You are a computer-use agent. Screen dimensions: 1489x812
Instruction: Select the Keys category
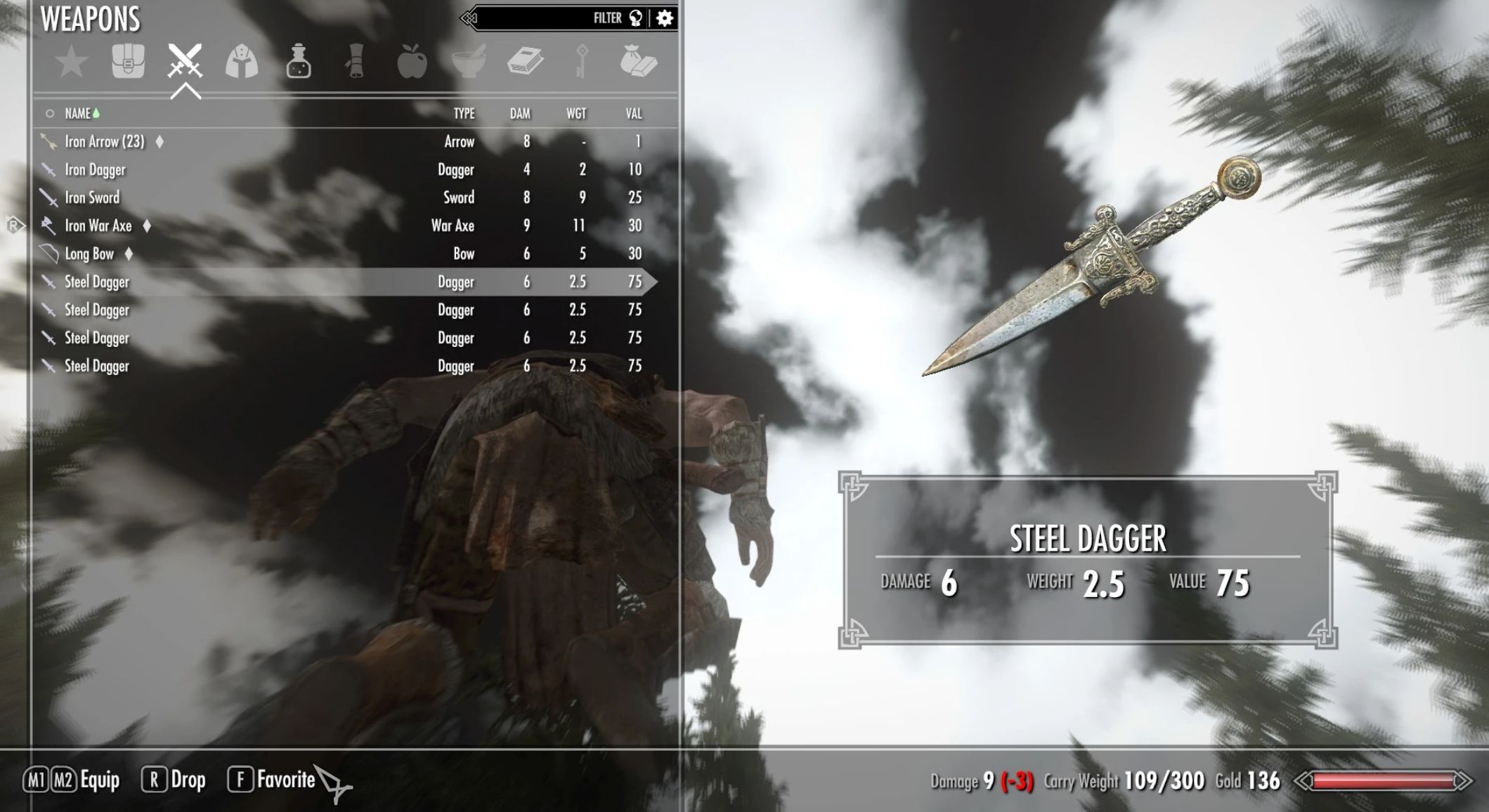581,62
